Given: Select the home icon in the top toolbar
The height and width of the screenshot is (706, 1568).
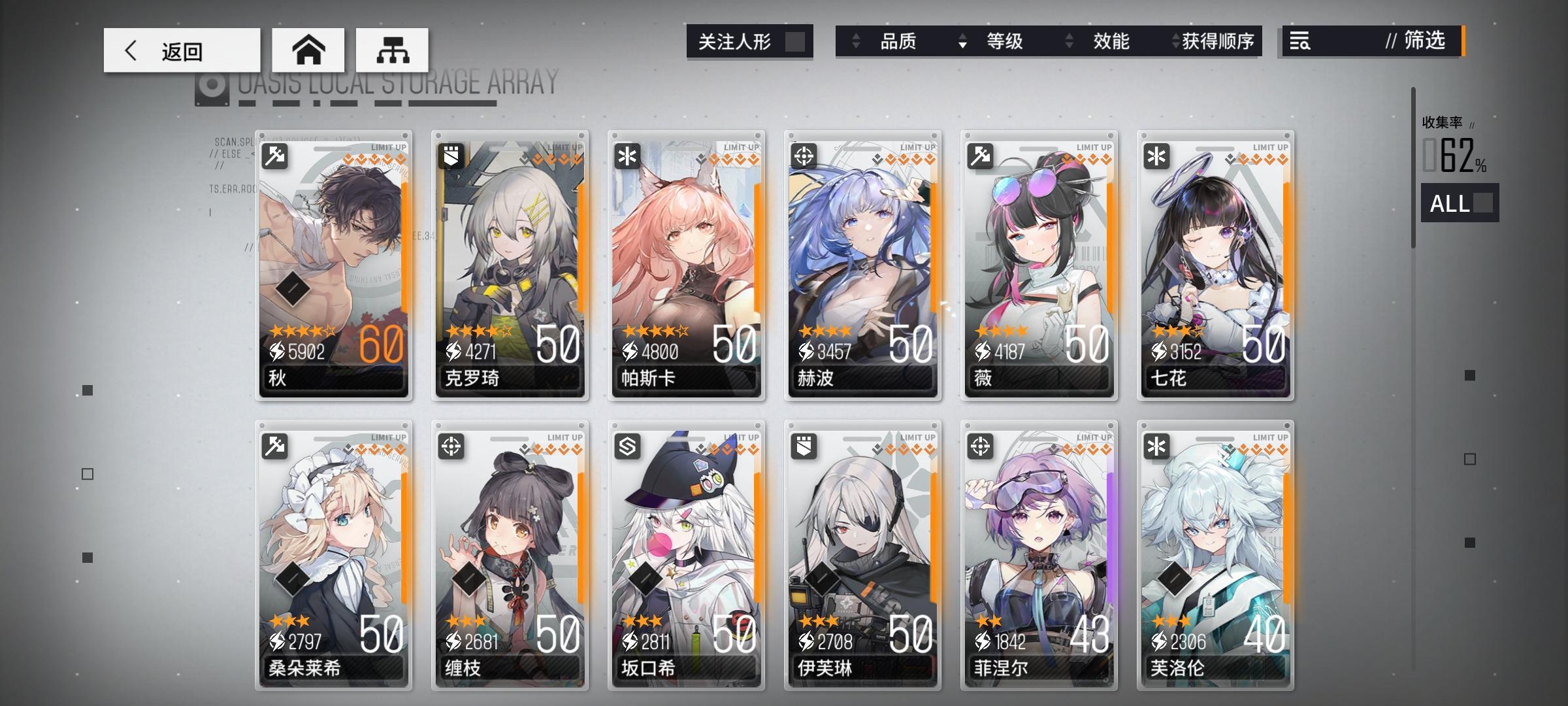Looking at the screenshot, I should (308, 50).
